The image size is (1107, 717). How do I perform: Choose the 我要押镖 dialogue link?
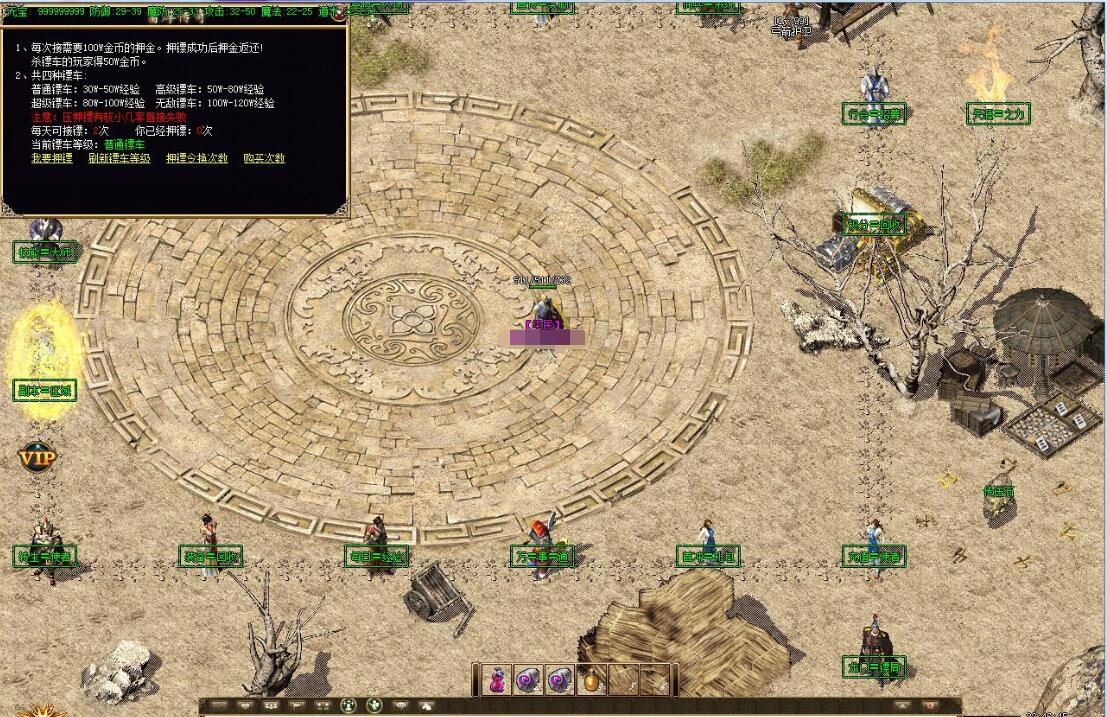click(x=51, y=159)
